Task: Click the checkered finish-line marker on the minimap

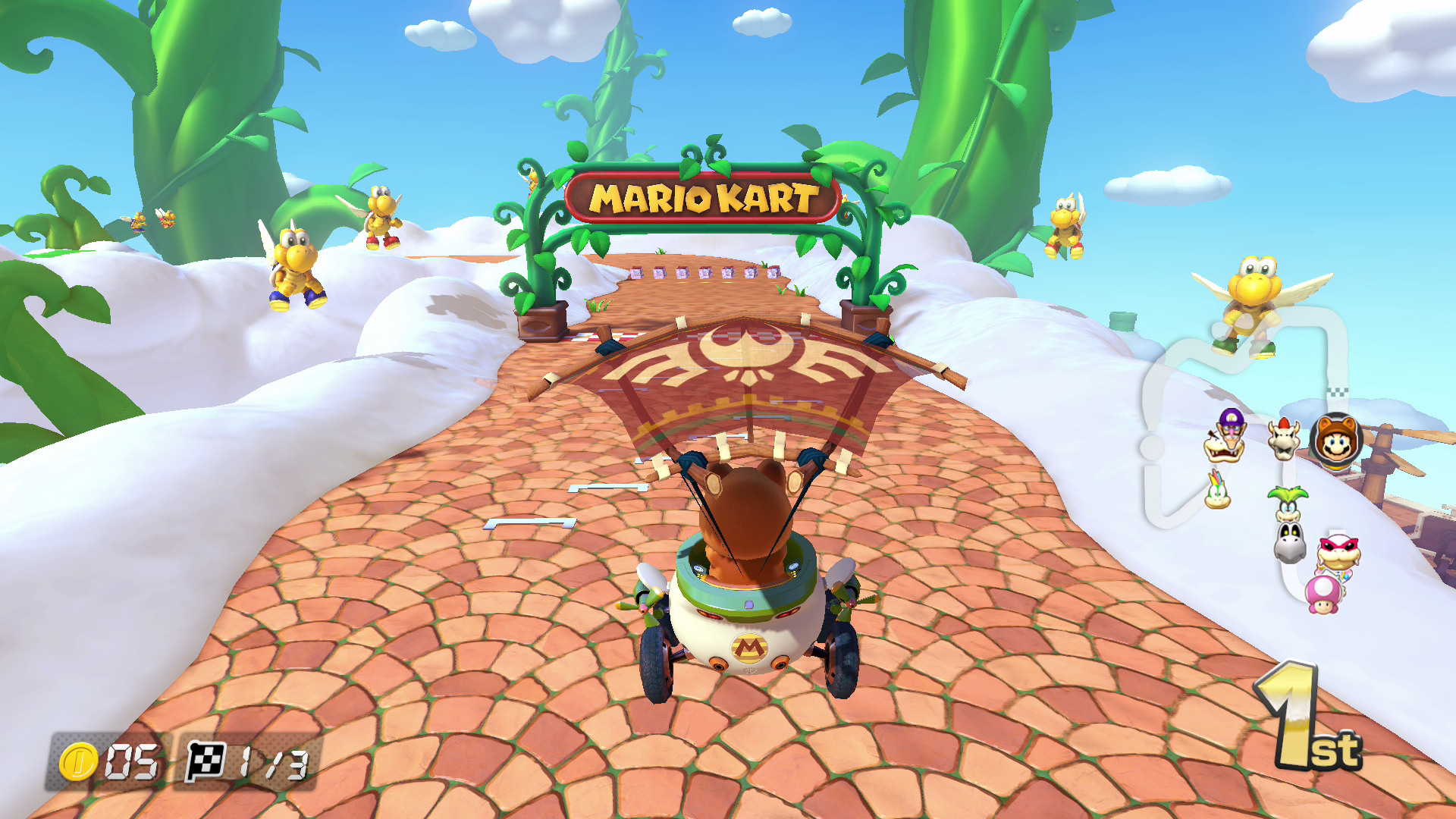Action: [x=1338, y=393]
